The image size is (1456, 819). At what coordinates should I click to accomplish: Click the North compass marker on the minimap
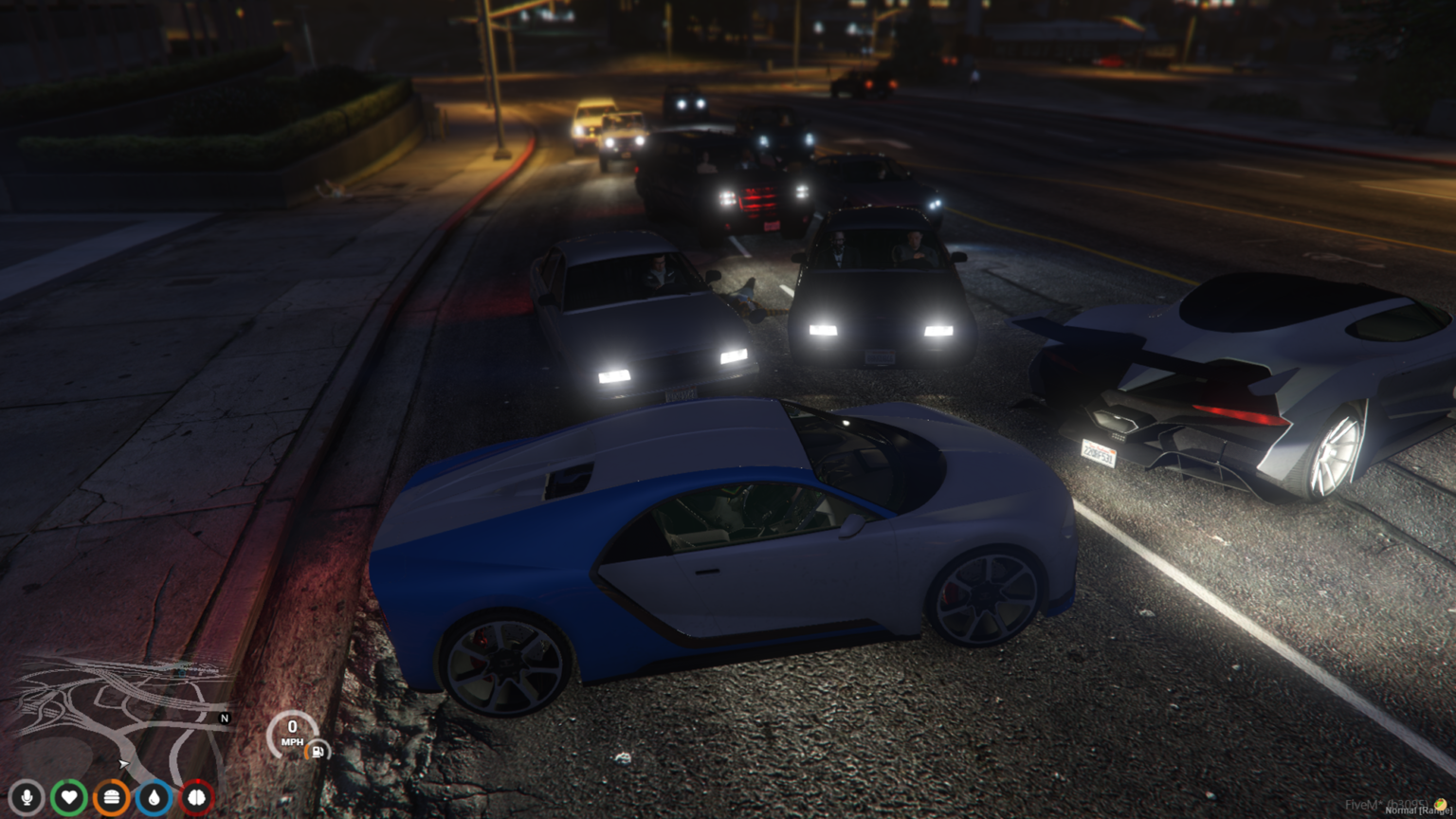pos(224,718)
